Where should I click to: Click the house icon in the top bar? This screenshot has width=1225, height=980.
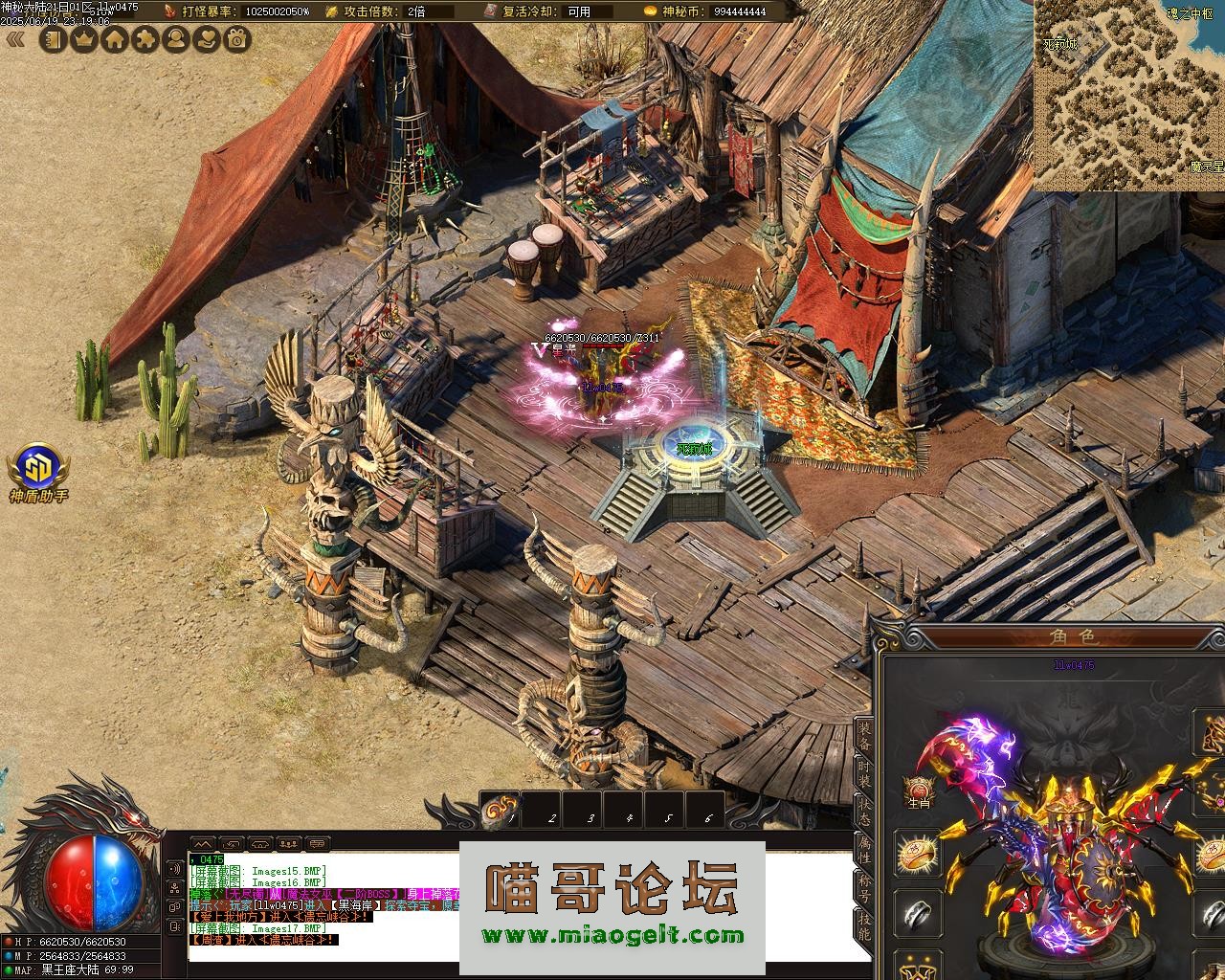point(115,39)
